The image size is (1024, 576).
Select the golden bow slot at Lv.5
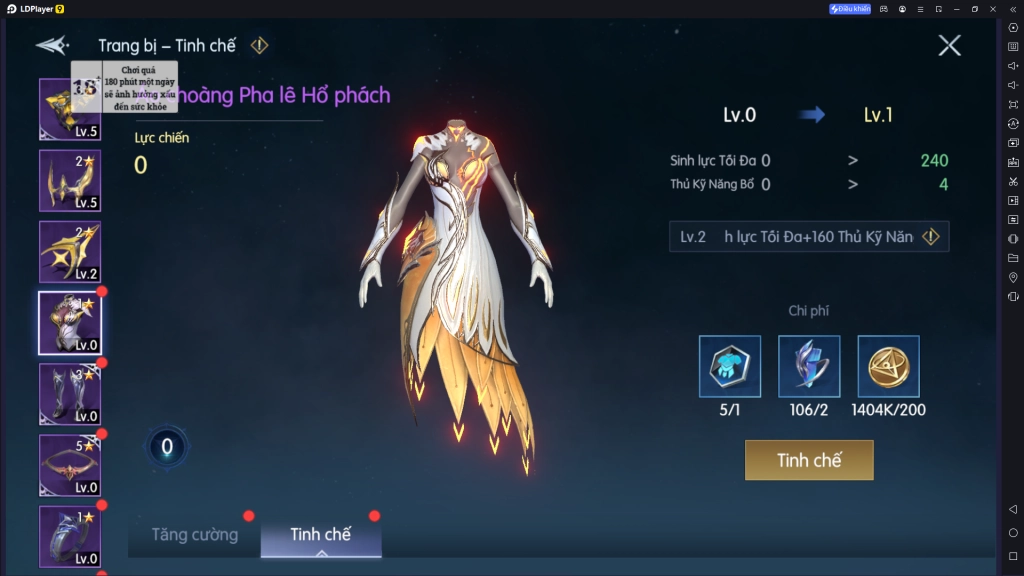point(70,181)
